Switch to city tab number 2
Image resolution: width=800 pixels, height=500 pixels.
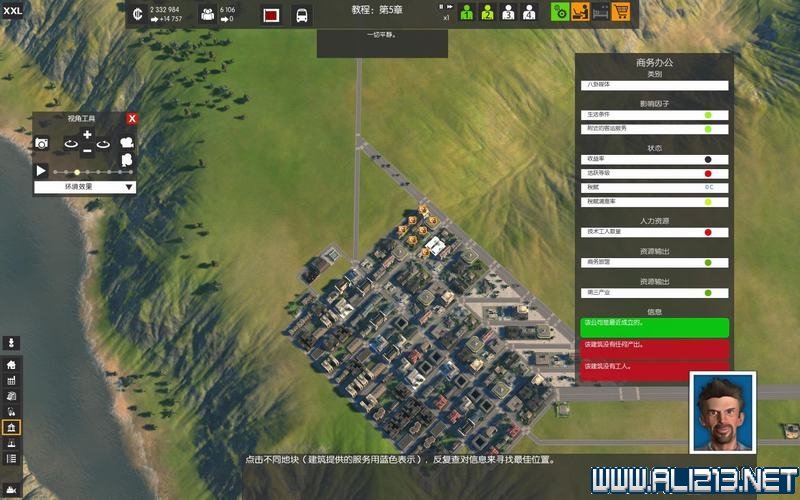coord(487,12)
